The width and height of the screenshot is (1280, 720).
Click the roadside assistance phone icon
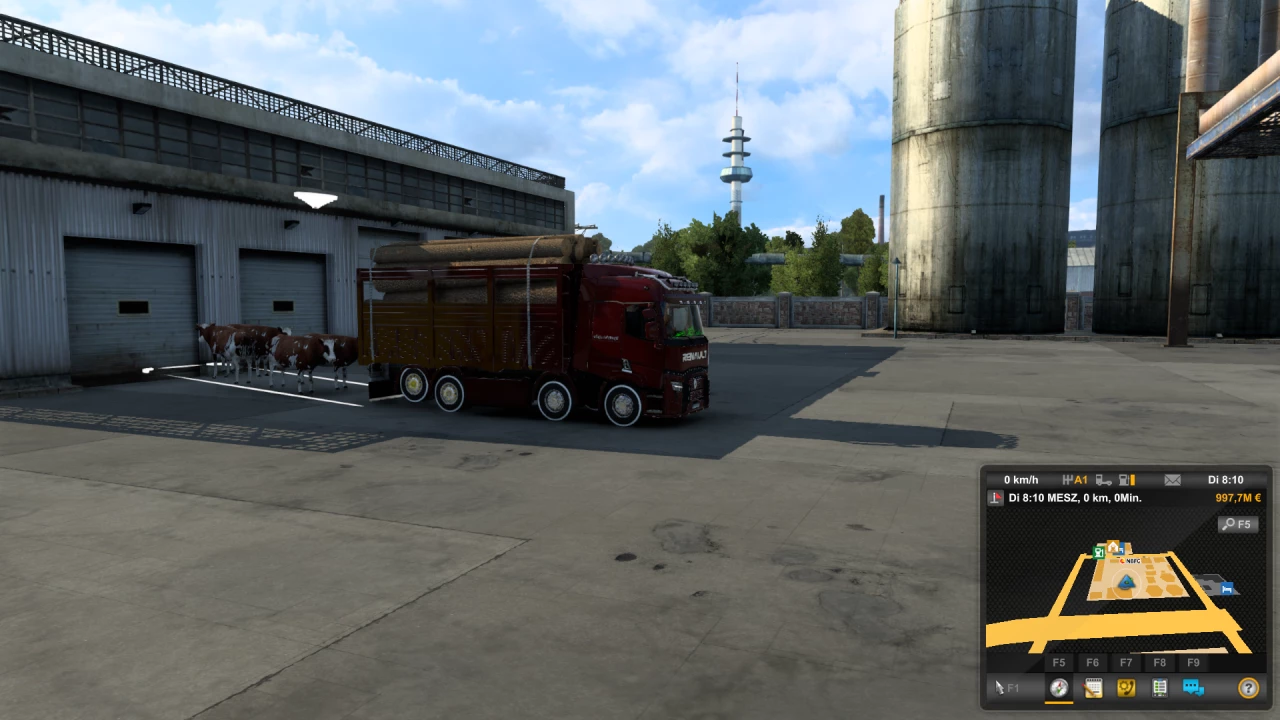pyautogui.click(x=1126, y=689)
